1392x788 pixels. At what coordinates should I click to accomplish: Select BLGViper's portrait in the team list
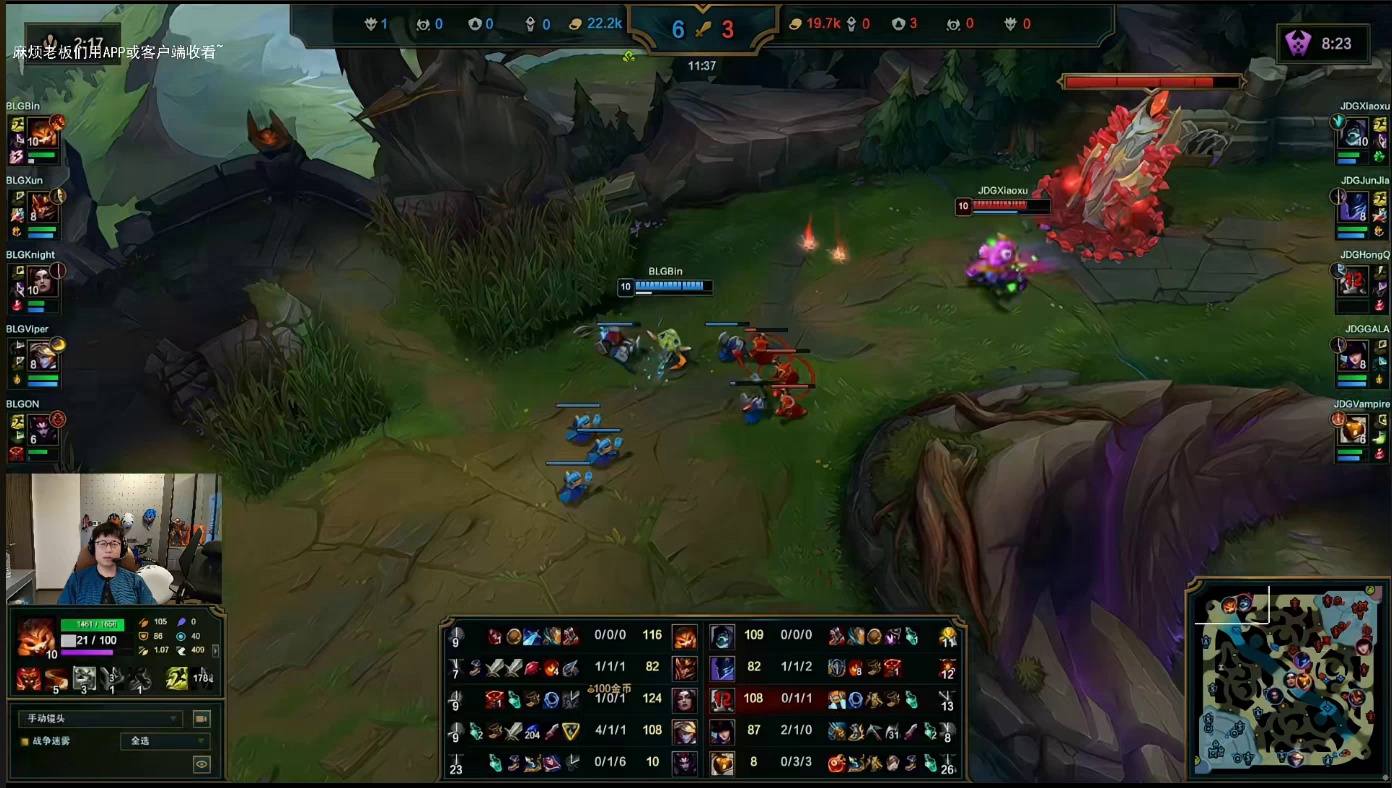click(x=41, y=356)
